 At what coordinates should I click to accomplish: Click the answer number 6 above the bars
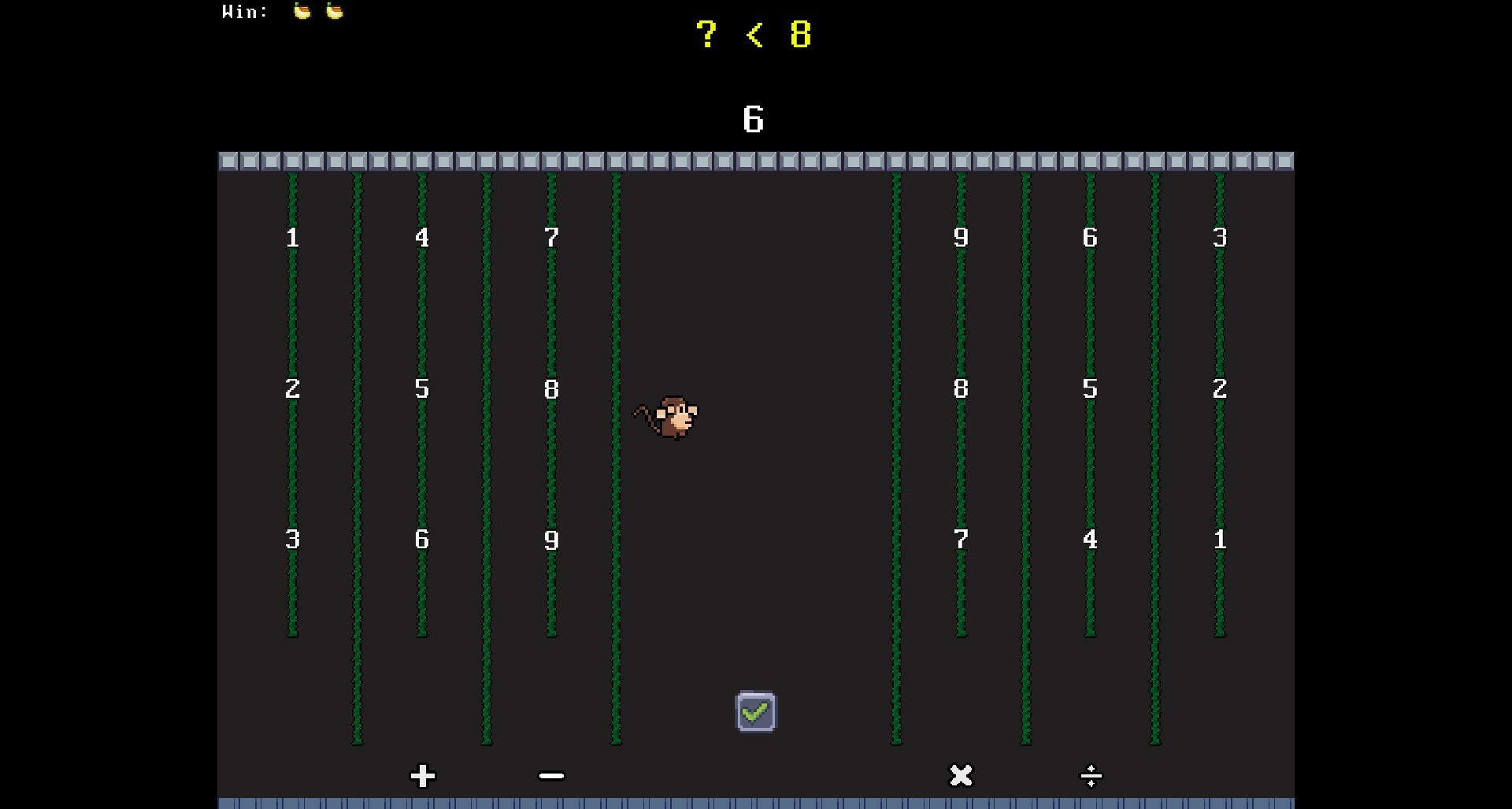(753, 119)
